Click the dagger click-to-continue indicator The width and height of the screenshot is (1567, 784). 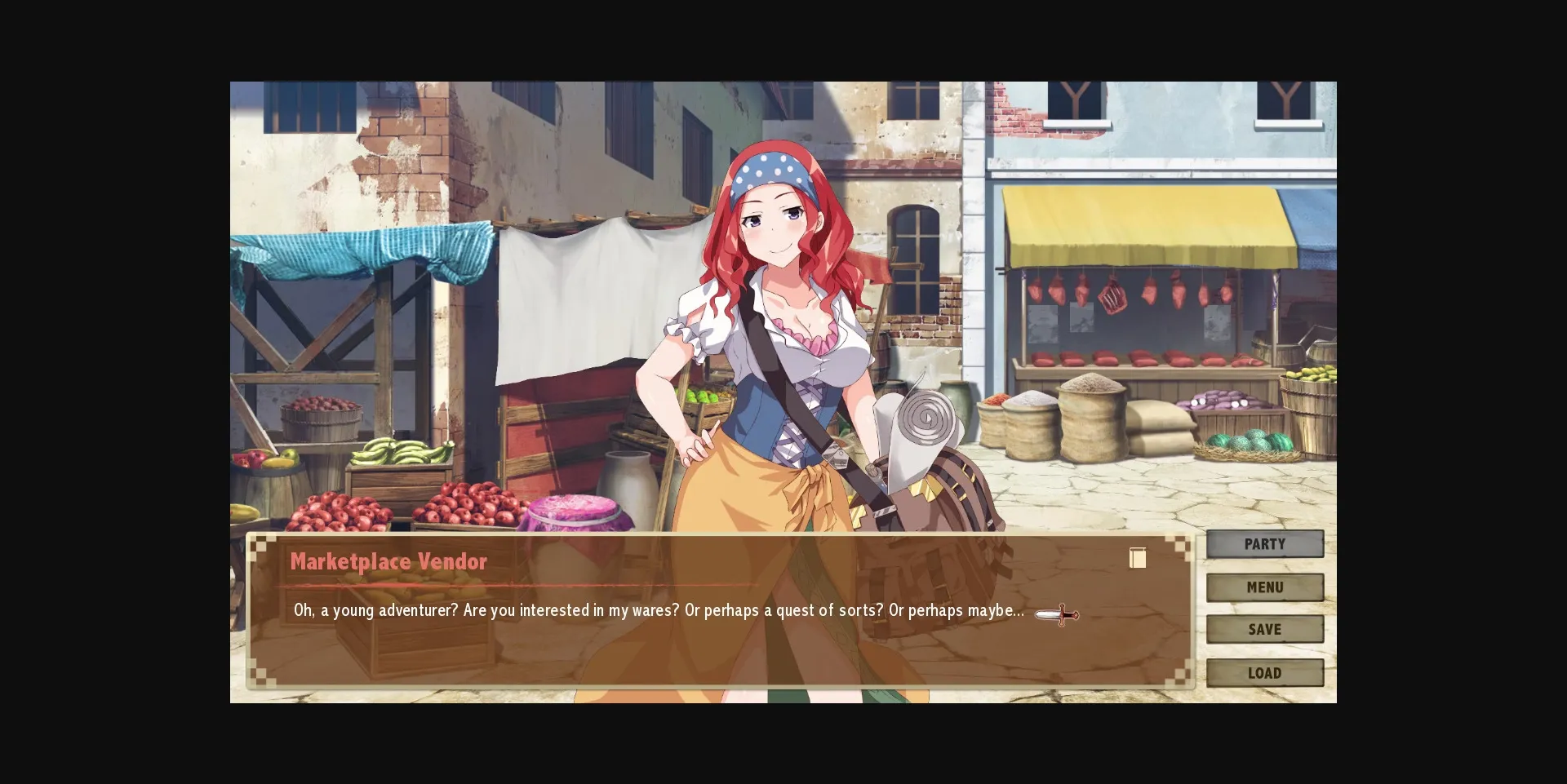[x=1057, y=615]
